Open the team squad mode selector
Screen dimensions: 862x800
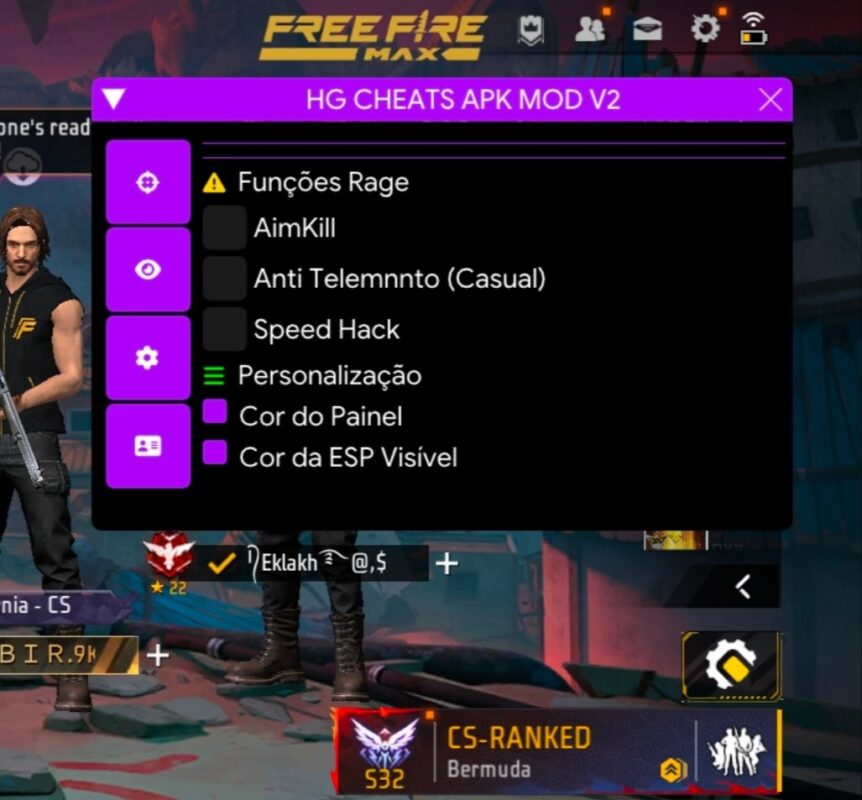(736, 752)
